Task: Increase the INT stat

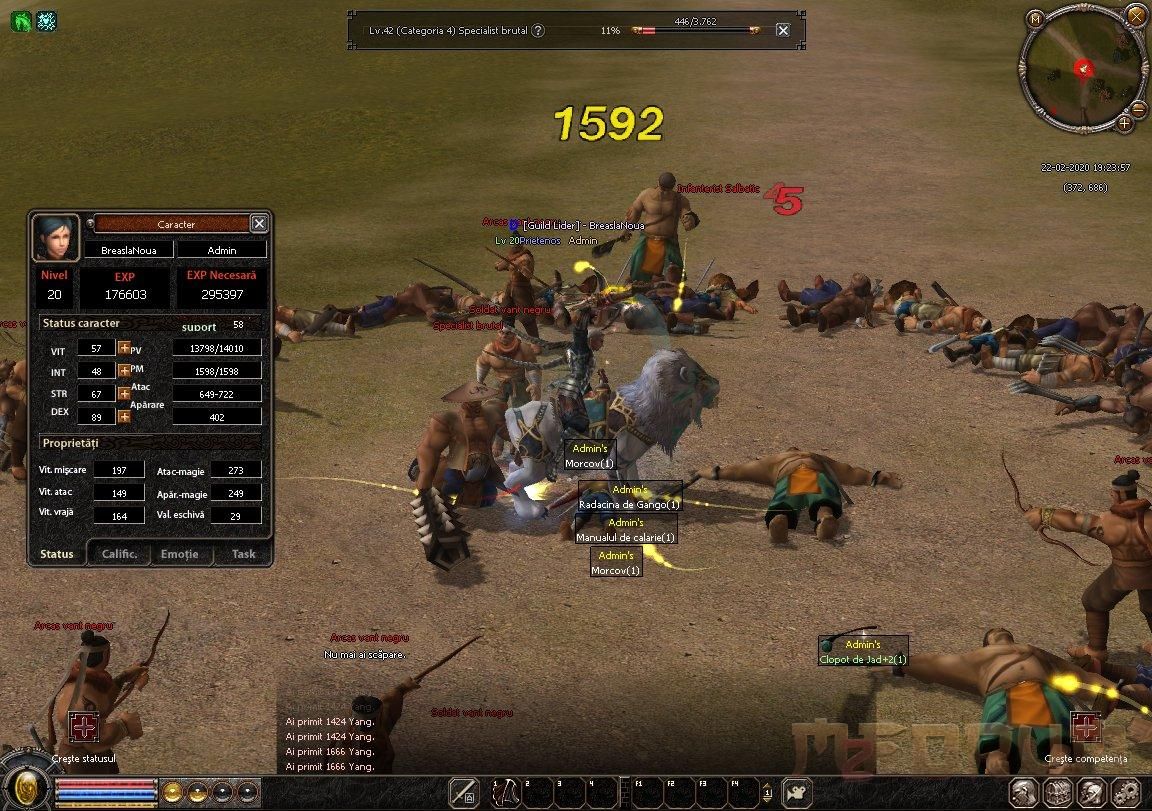Action: click(x=124, y=371)
